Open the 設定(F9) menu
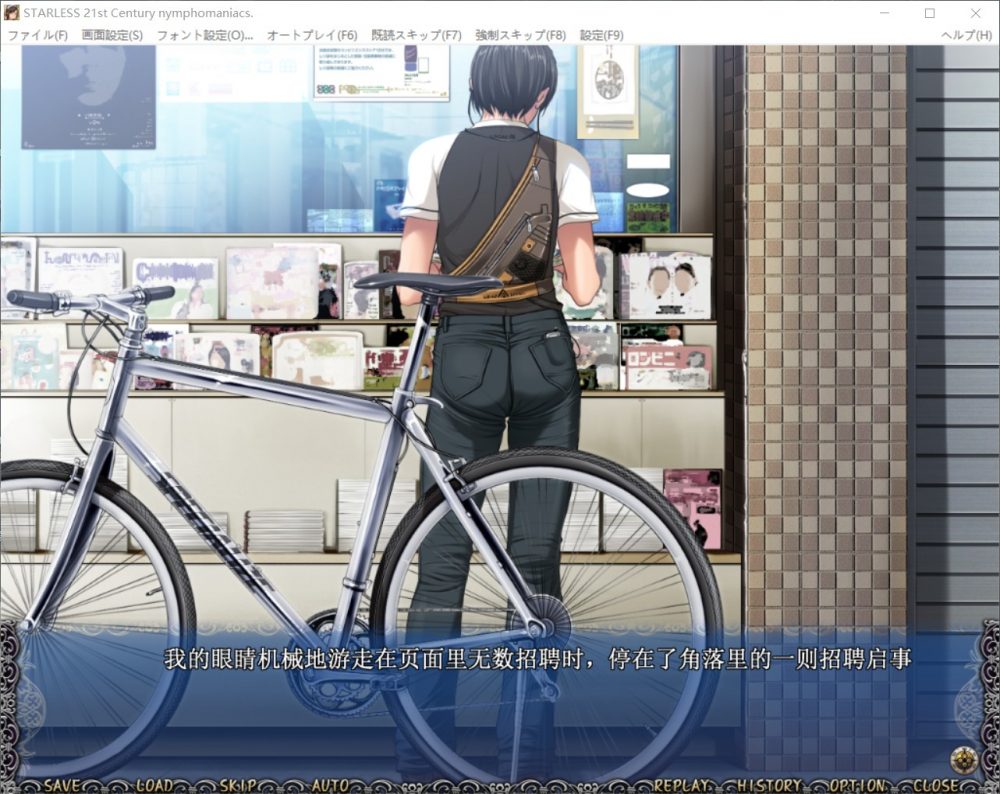Viewport: 1000px width, 794px height. [601, 35]
